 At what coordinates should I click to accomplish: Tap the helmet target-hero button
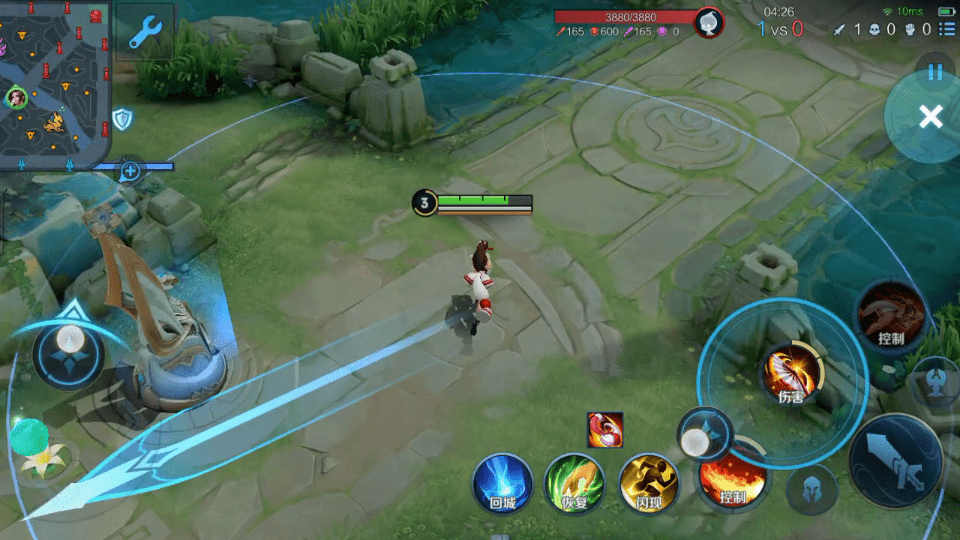(811, 489)
